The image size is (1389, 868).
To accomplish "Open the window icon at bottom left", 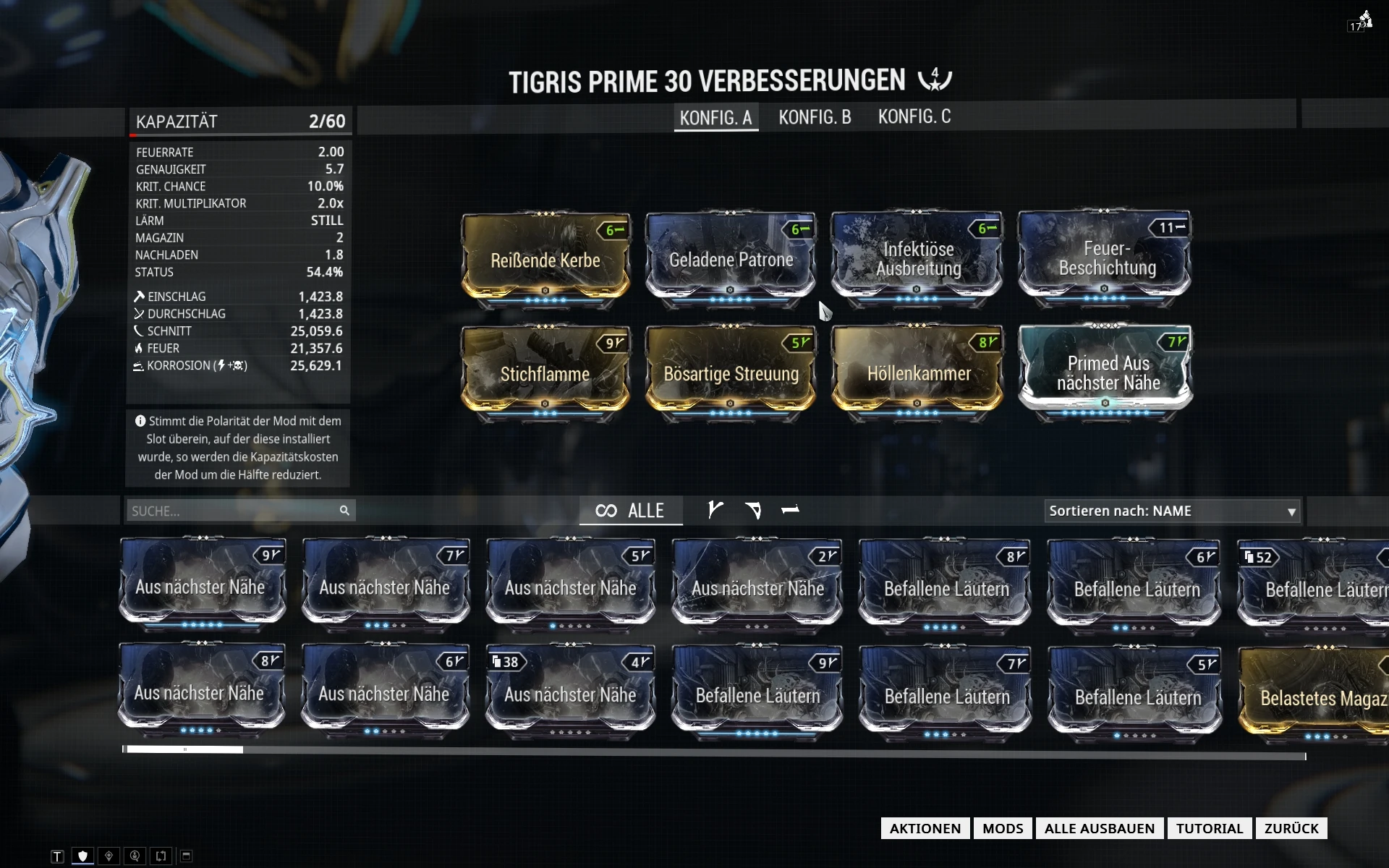I will pos(186,855).
